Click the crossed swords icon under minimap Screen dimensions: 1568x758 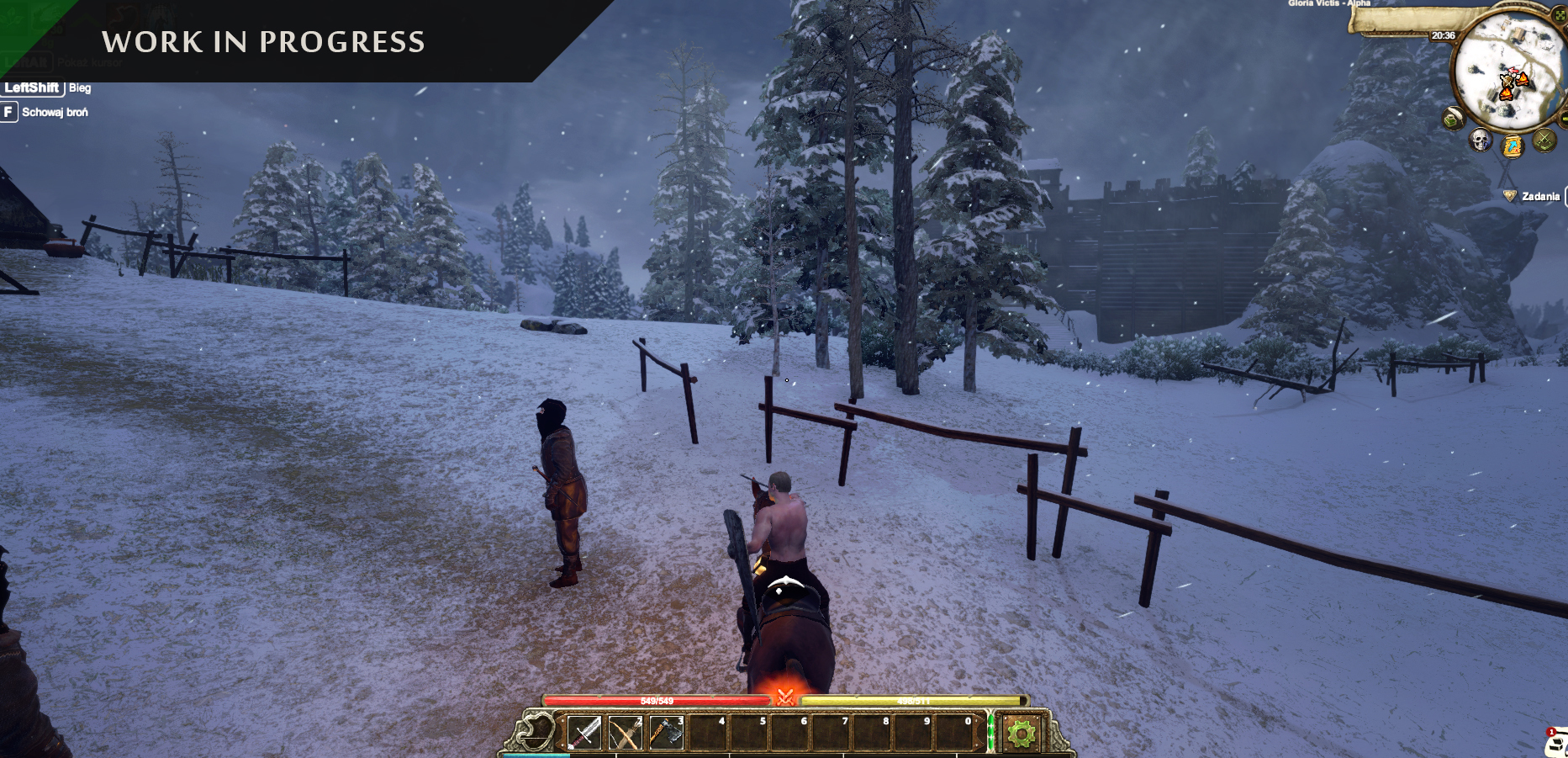[1544, 140]
